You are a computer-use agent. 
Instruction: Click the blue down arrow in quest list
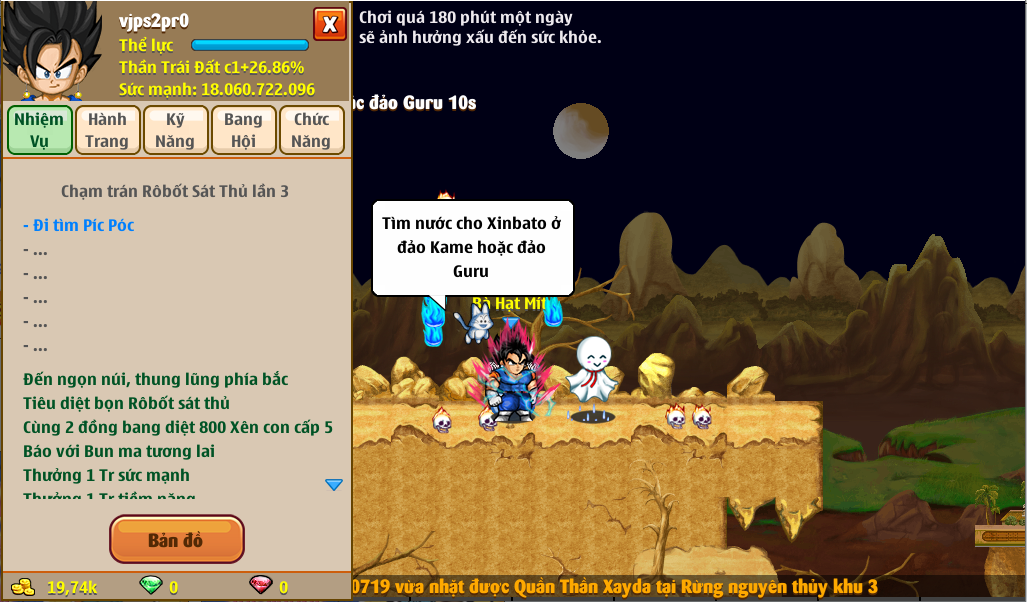[x=334, y=485]
